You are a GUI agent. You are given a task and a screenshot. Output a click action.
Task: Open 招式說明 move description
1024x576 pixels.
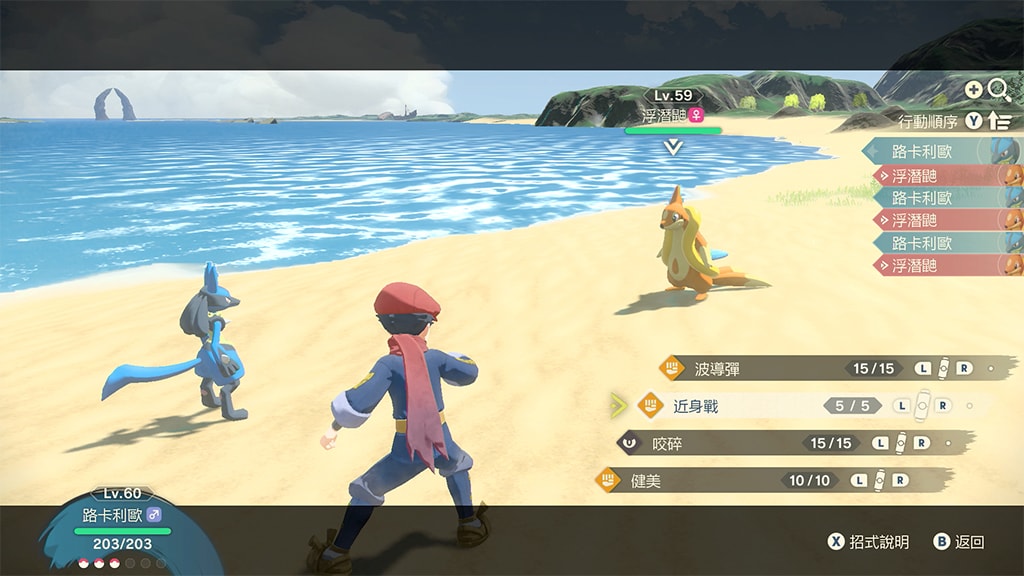pos(868,542)
